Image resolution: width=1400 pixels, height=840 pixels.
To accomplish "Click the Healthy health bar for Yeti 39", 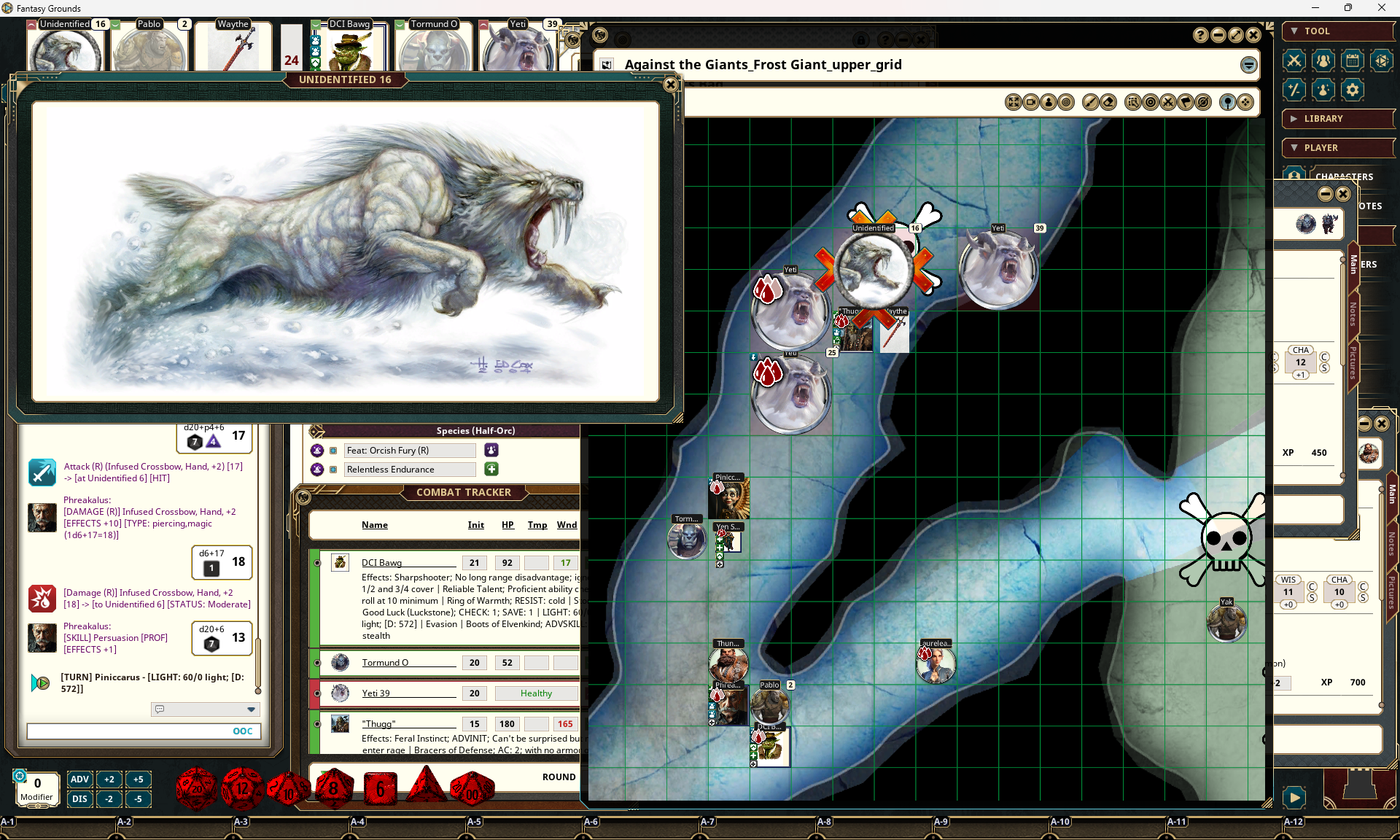I will [x=536, y=693].
